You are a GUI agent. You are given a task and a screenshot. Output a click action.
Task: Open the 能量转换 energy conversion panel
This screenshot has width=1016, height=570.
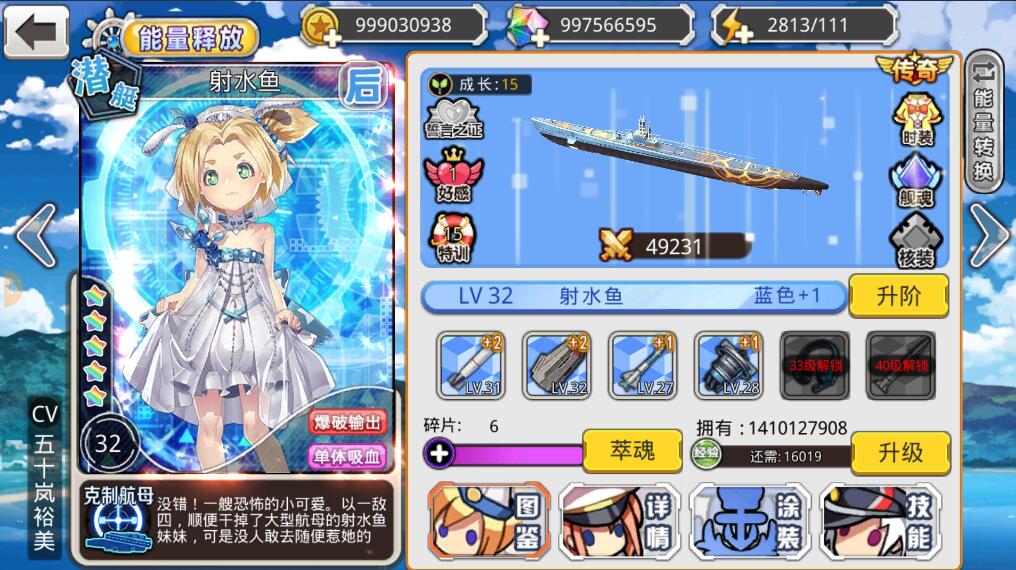(984, 120)
